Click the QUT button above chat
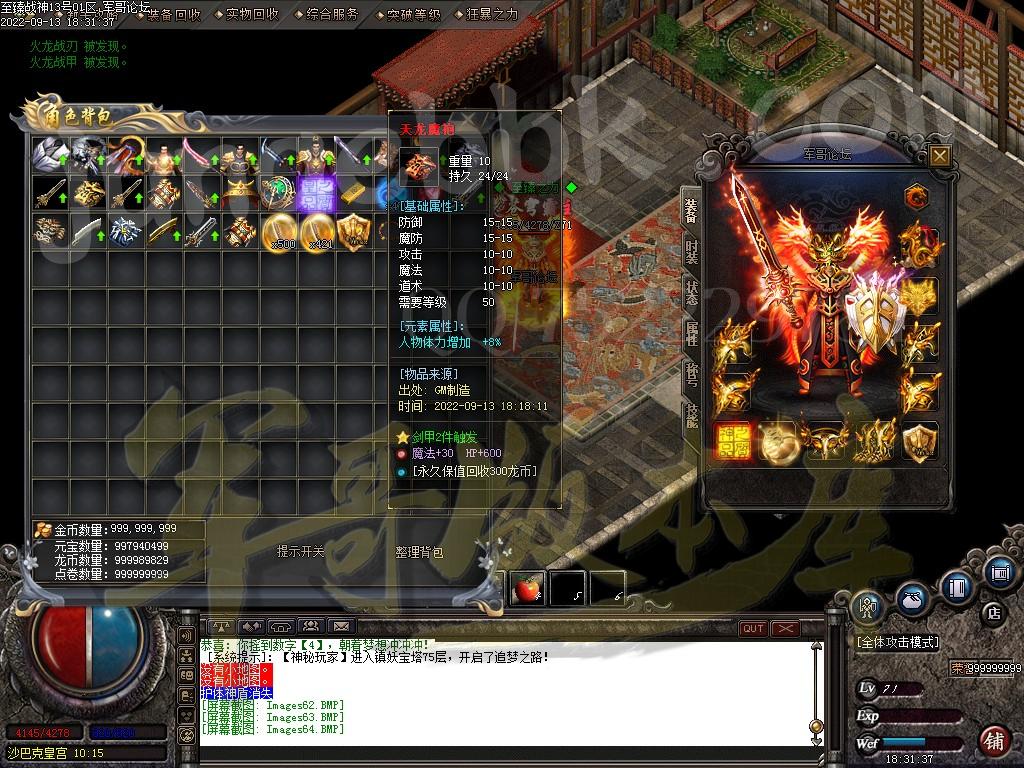The image size is (1024, 768). 752,628
